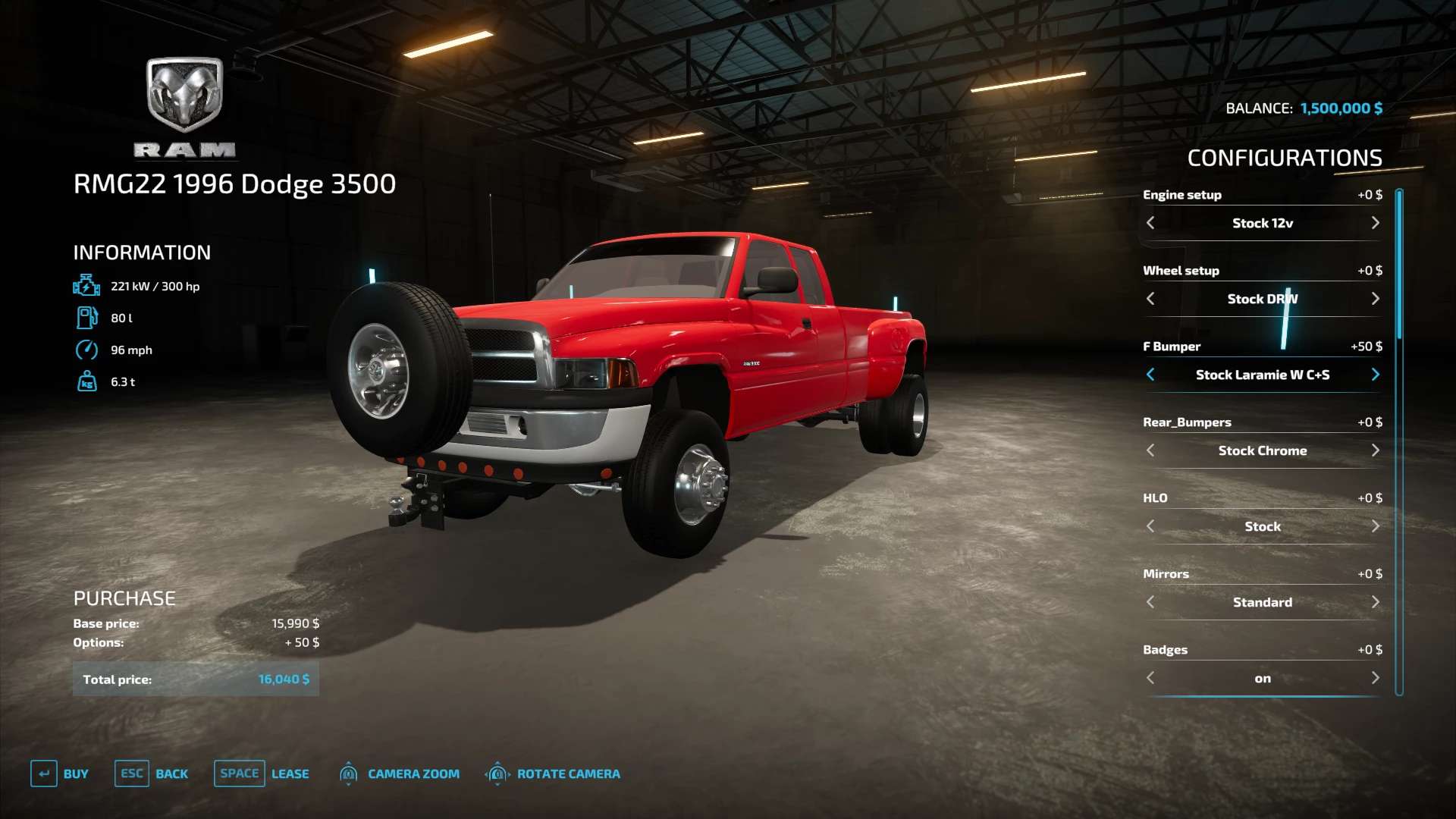This screenshot has width=1456, height=819.
Task: Toggle Badges with right arrow
Action: click(1375, 678)
